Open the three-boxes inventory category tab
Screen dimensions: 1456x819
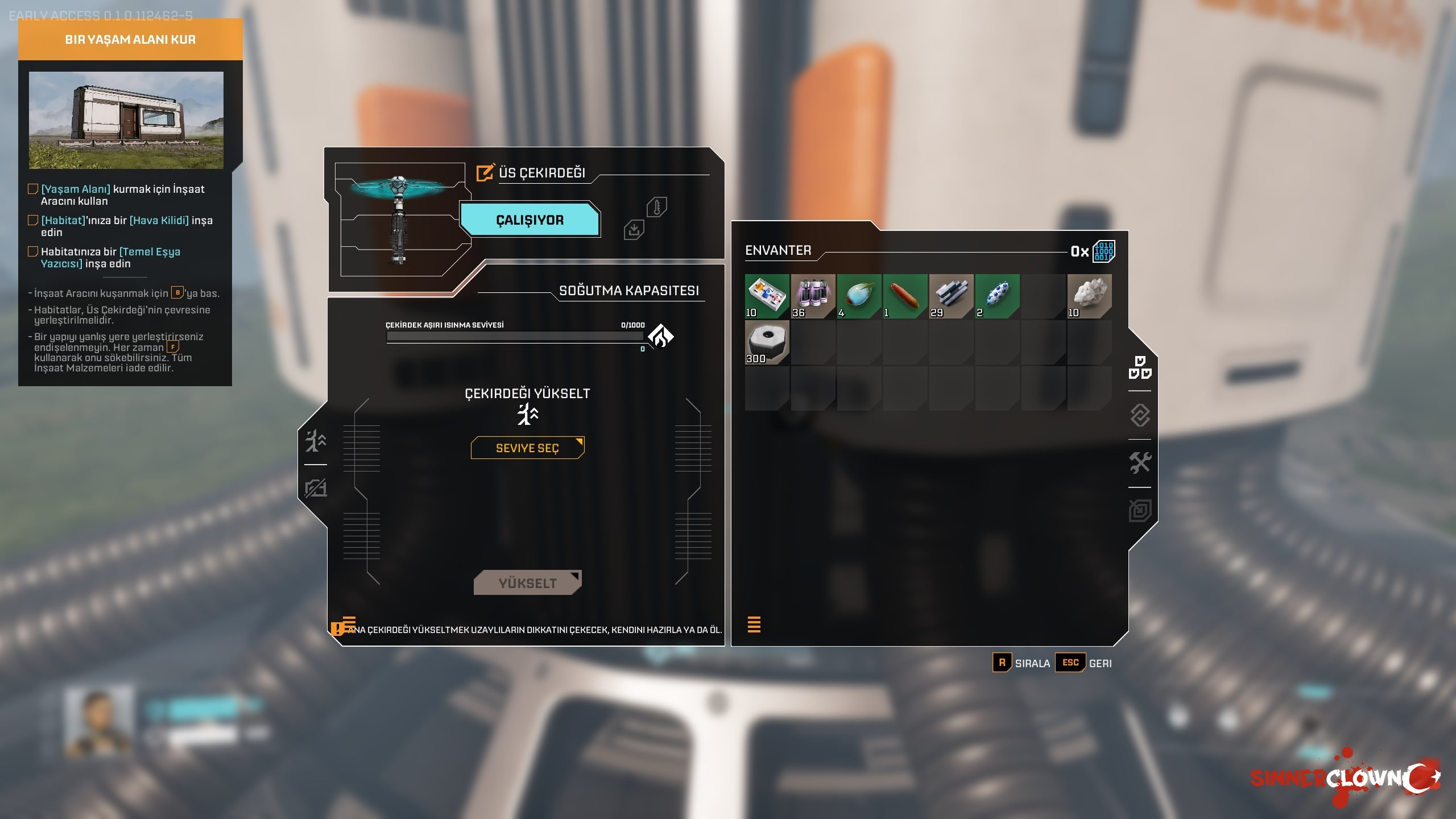click(1140, 367)
